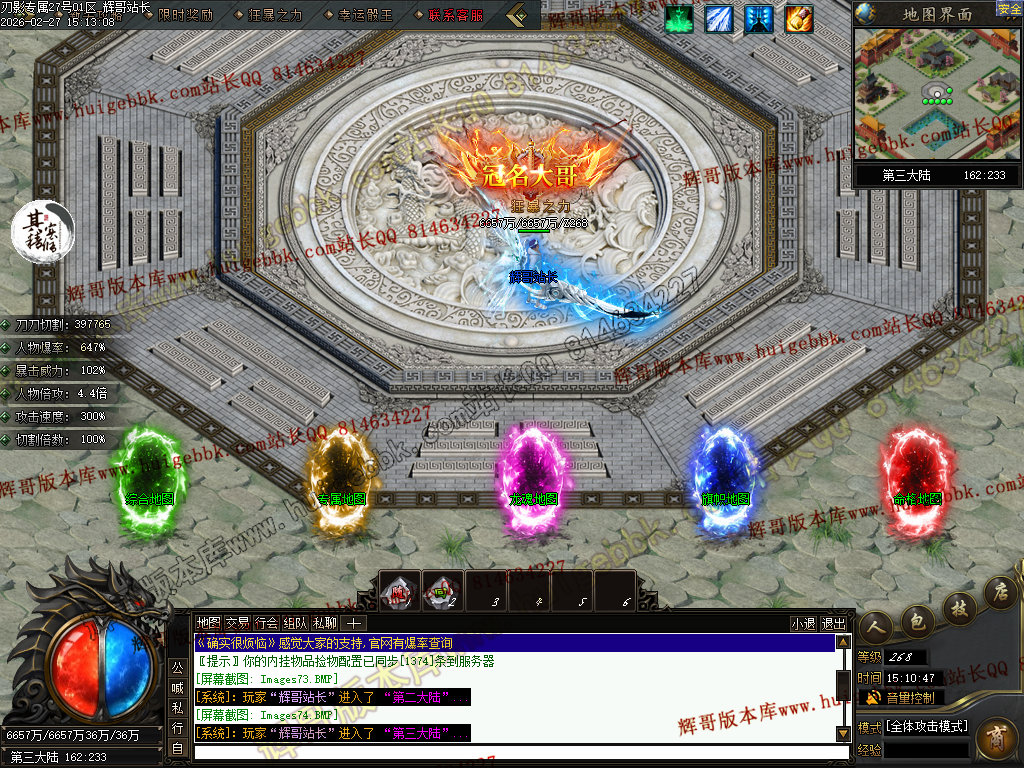Open the 幸运骰王 menu

pos(364,15)
